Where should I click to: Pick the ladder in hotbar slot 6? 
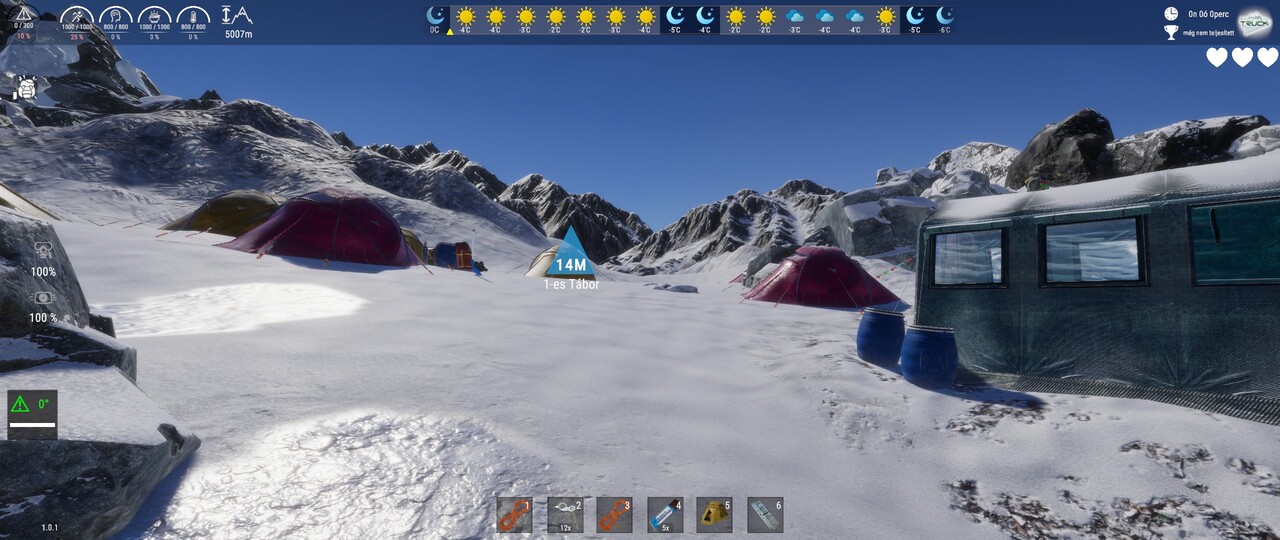[765, 515]
